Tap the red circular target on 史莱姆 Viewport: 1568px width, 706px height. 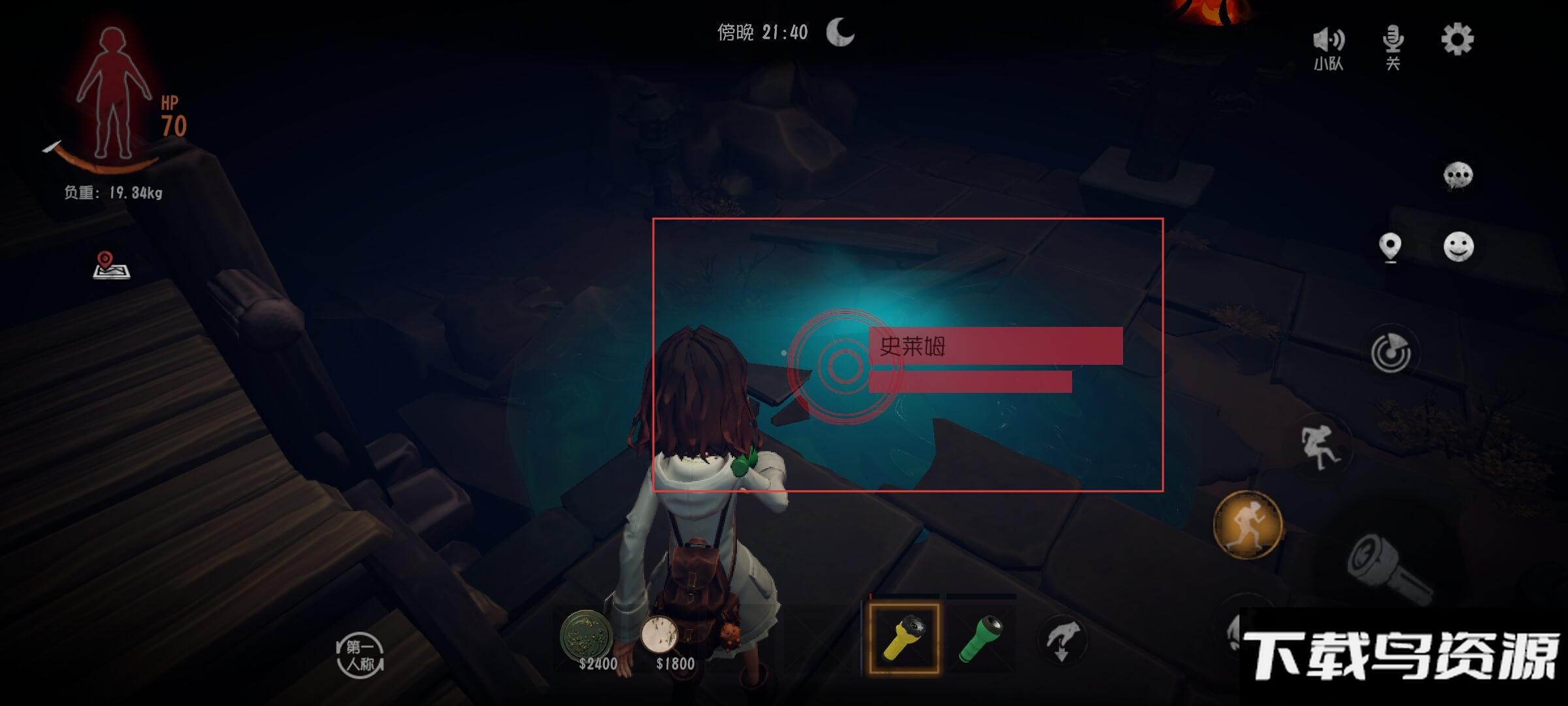point(844,366)
